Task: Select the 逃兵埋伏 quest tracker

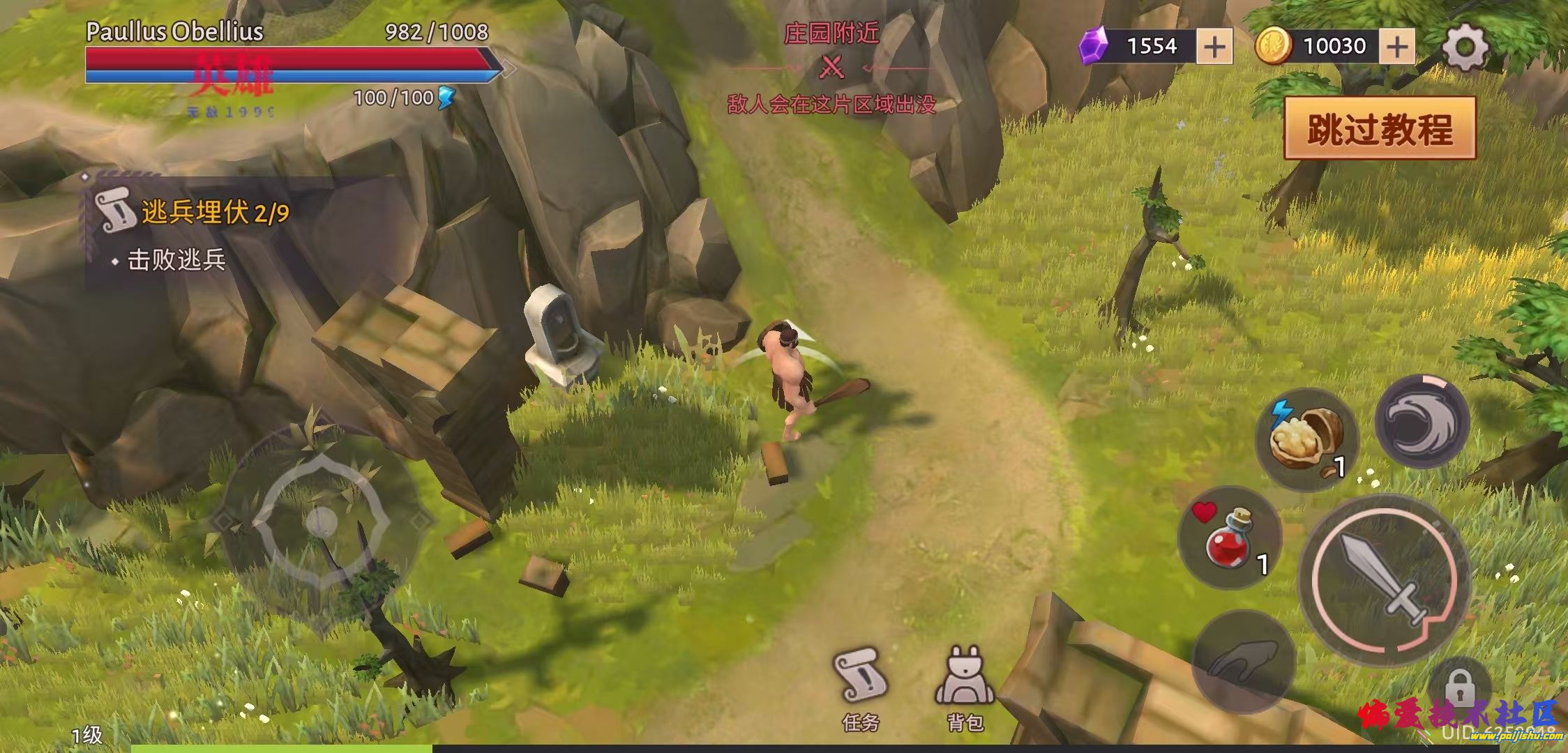Action: tap(202, 213)
